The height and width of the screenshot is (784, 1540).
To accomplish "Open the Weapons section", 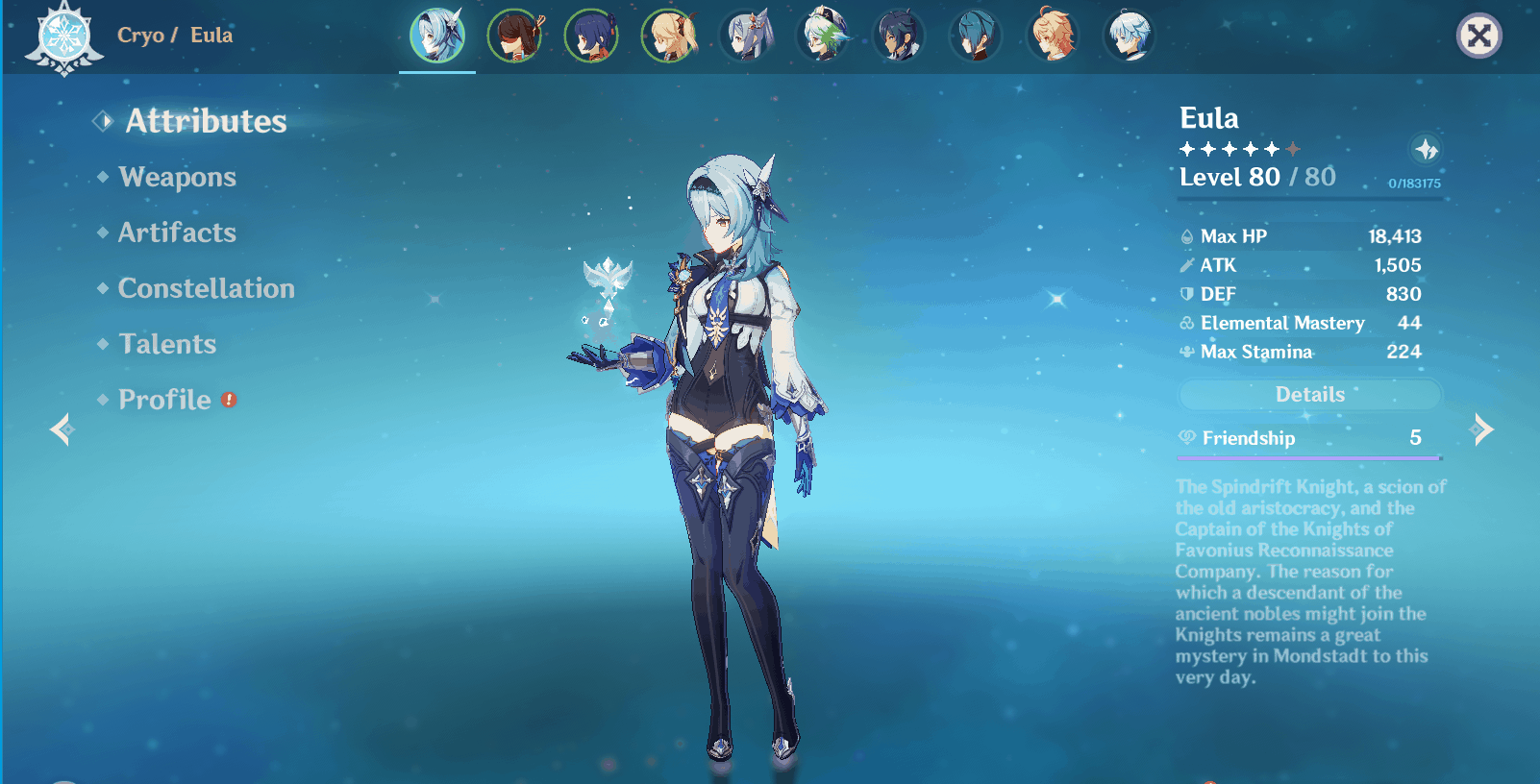I will tap(175, 177).
